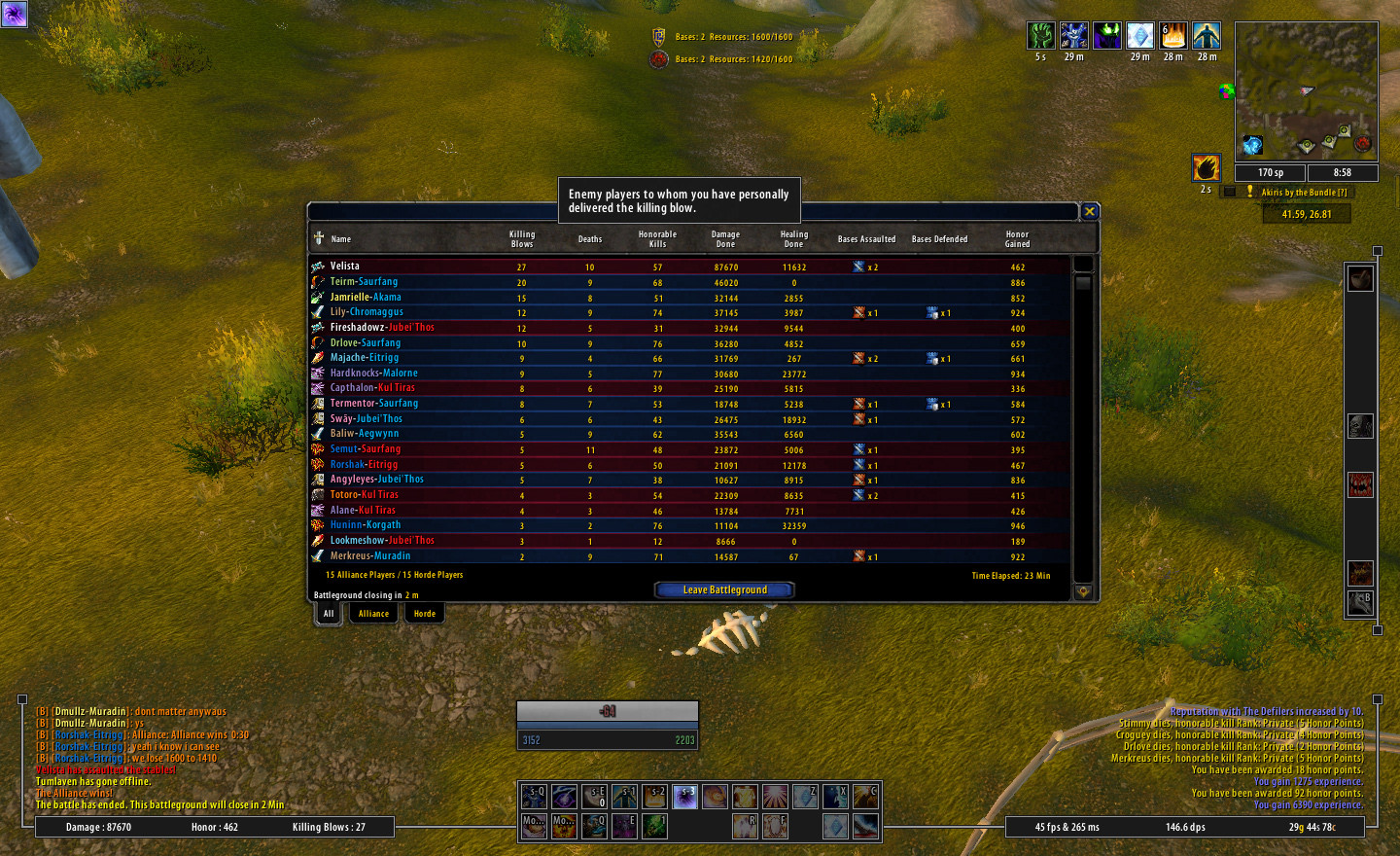The height and width of the screenshot is (856, 1400).
Task: Select the All players tab
Action: click(x=329, y=614)
